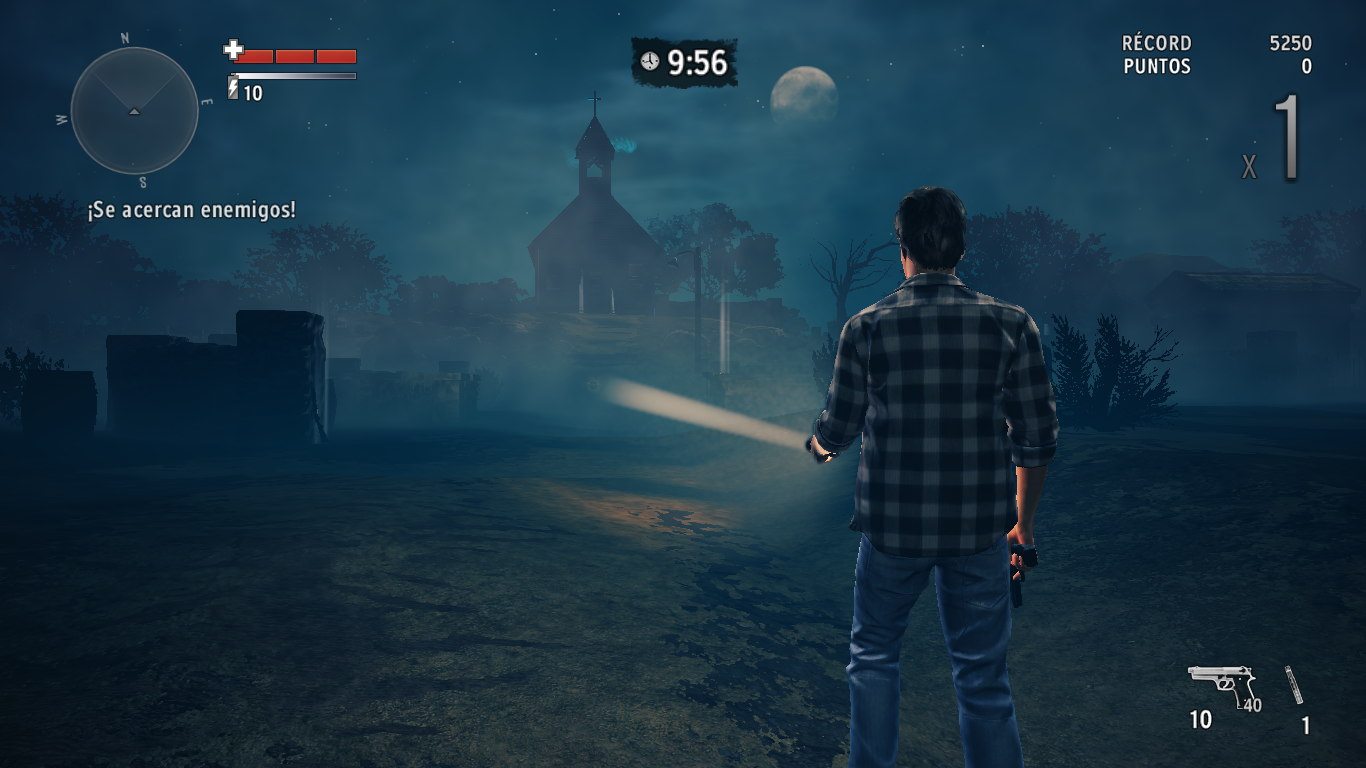Click the circular compass minimap
The width and height of the screenshot is (1366, 768).
point(134,111)
